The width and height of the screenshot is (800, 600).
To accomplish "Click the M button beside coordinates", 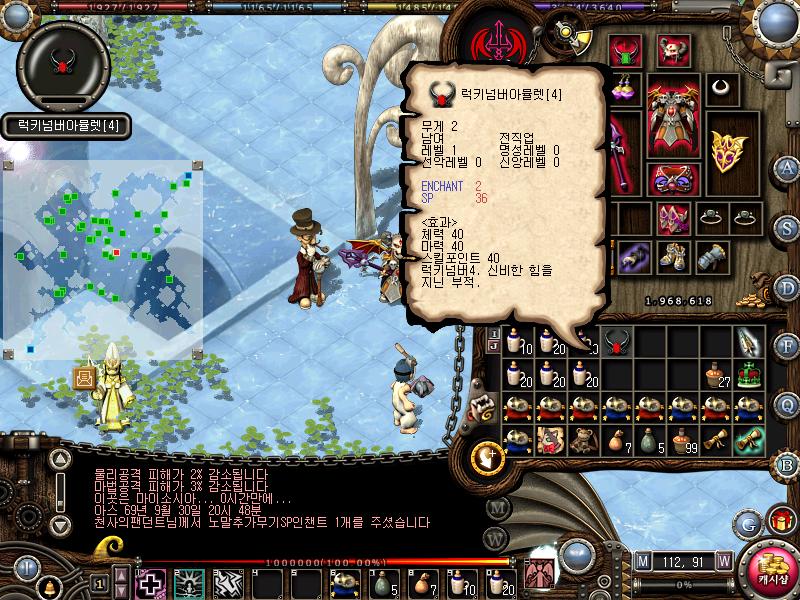I will (641, 560).
